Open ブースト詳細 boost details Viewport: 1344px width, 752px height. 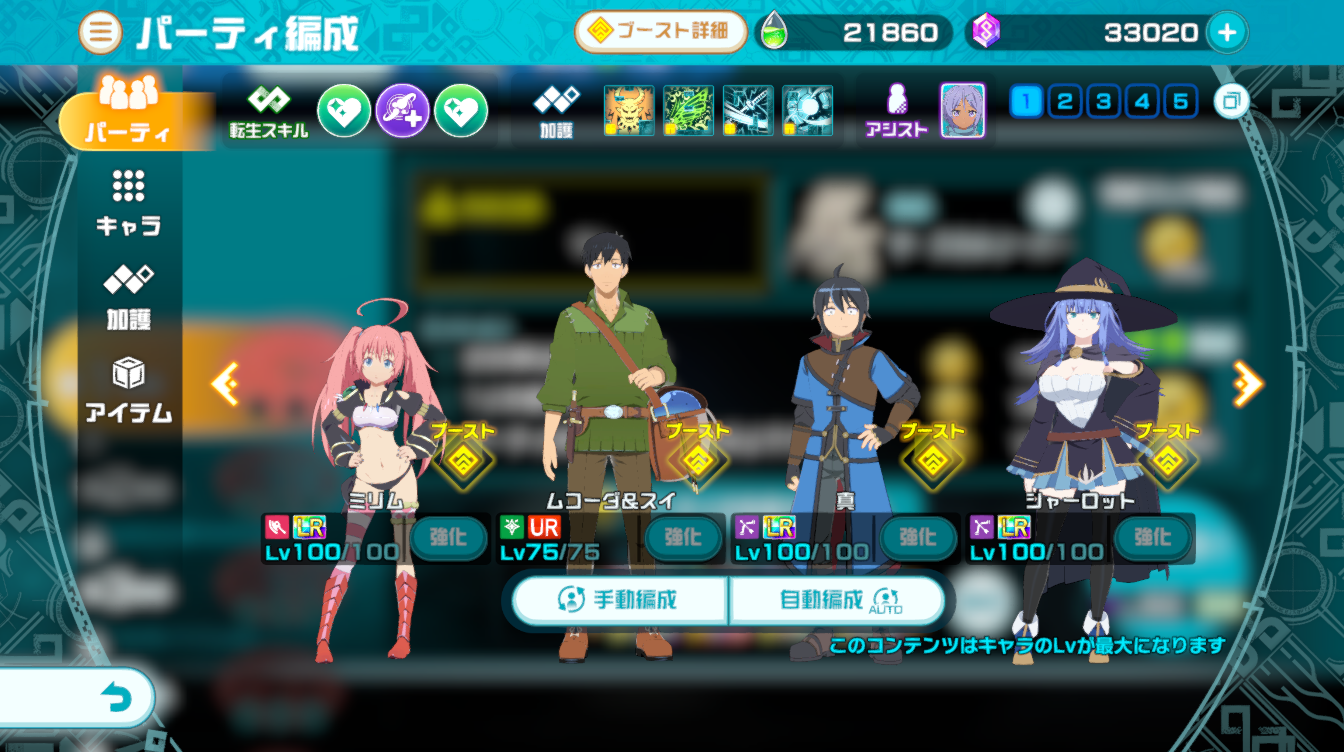pos(661,32)
